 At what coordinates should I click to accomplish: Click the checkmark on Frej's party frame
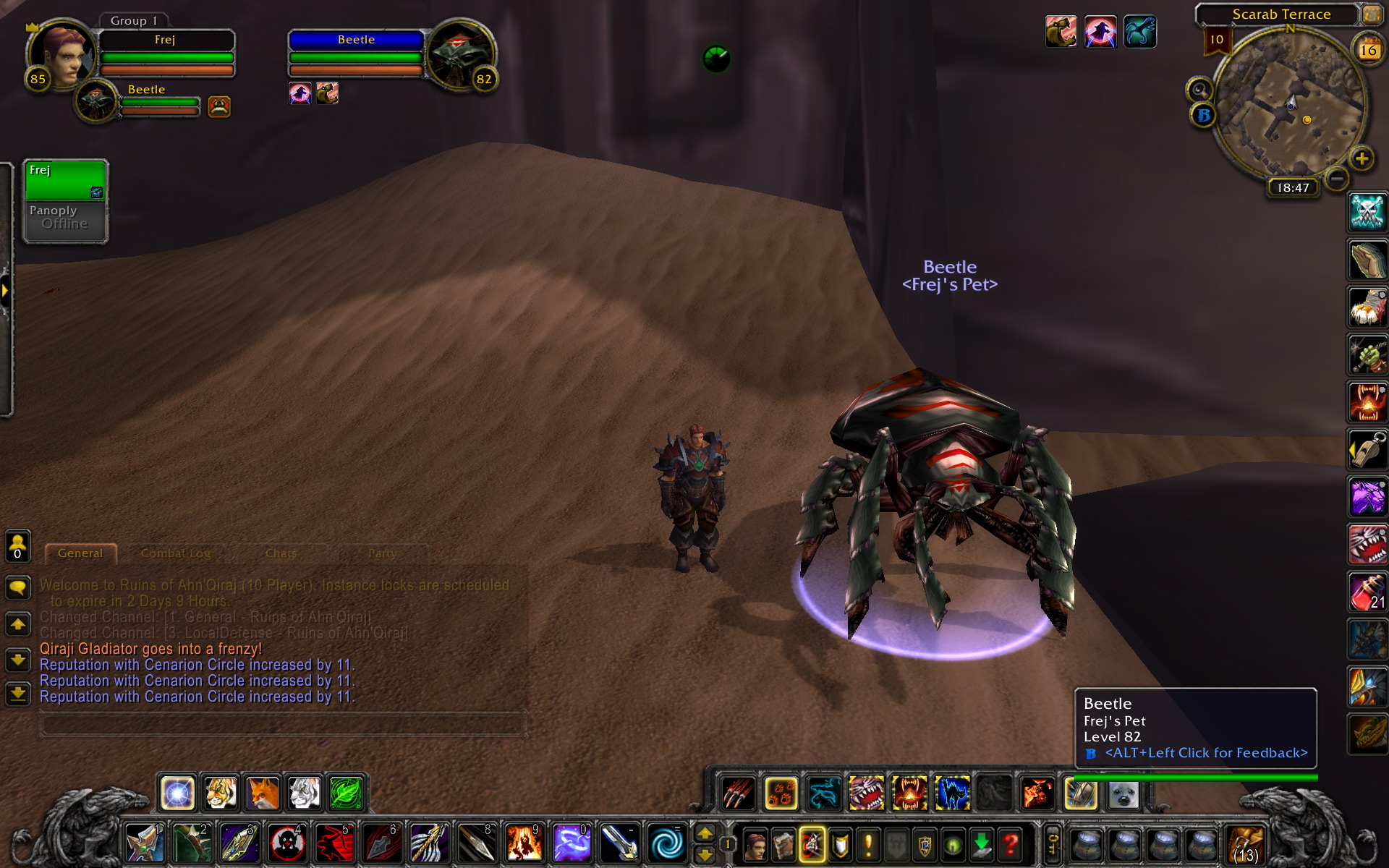pyautogui.click(x=95, y=192)
